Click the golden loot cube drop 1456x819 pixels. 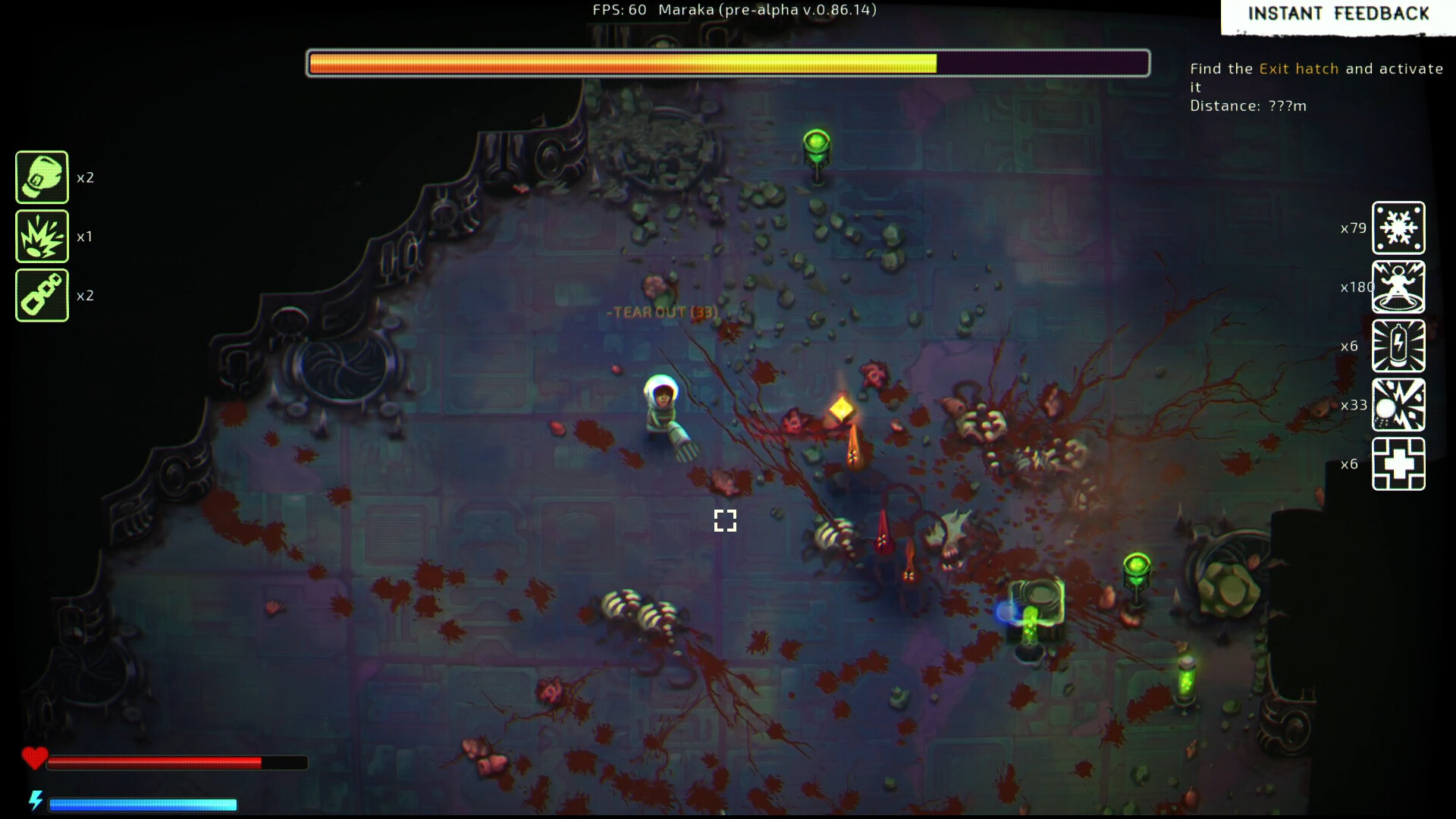click(x=842, y=409)
